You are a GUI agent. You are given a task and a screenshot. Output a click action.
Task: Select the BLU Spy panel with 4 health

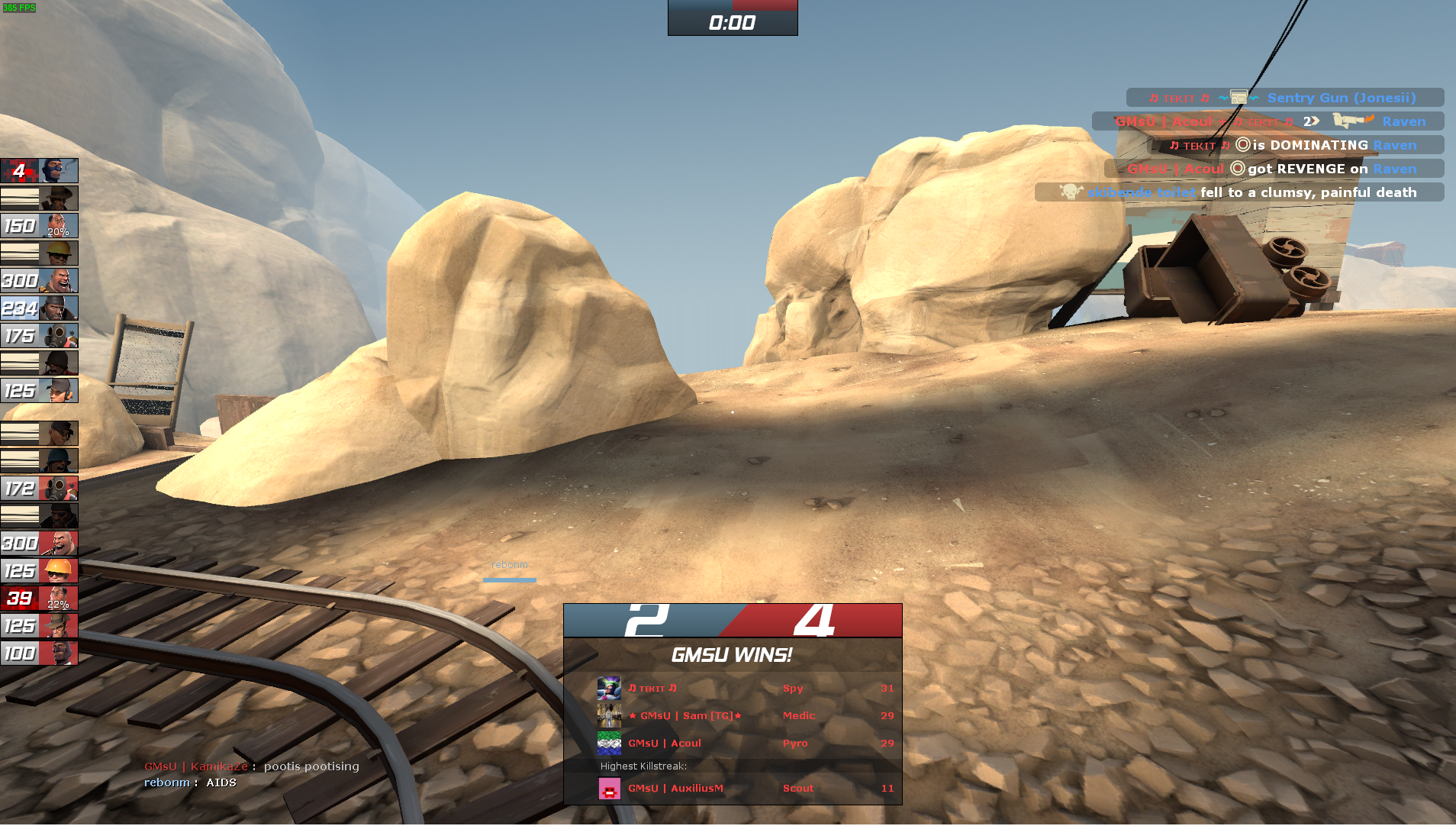39,171
